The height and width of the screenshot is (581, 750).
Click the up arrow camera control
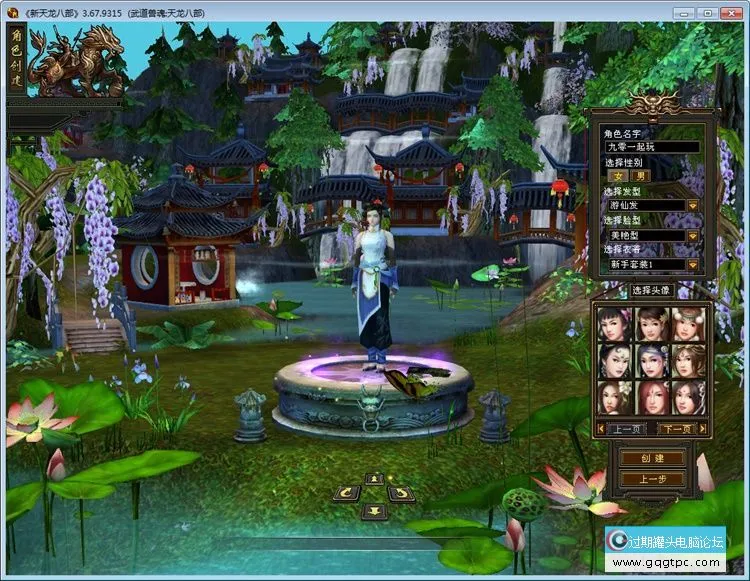(x=374, y=478)
